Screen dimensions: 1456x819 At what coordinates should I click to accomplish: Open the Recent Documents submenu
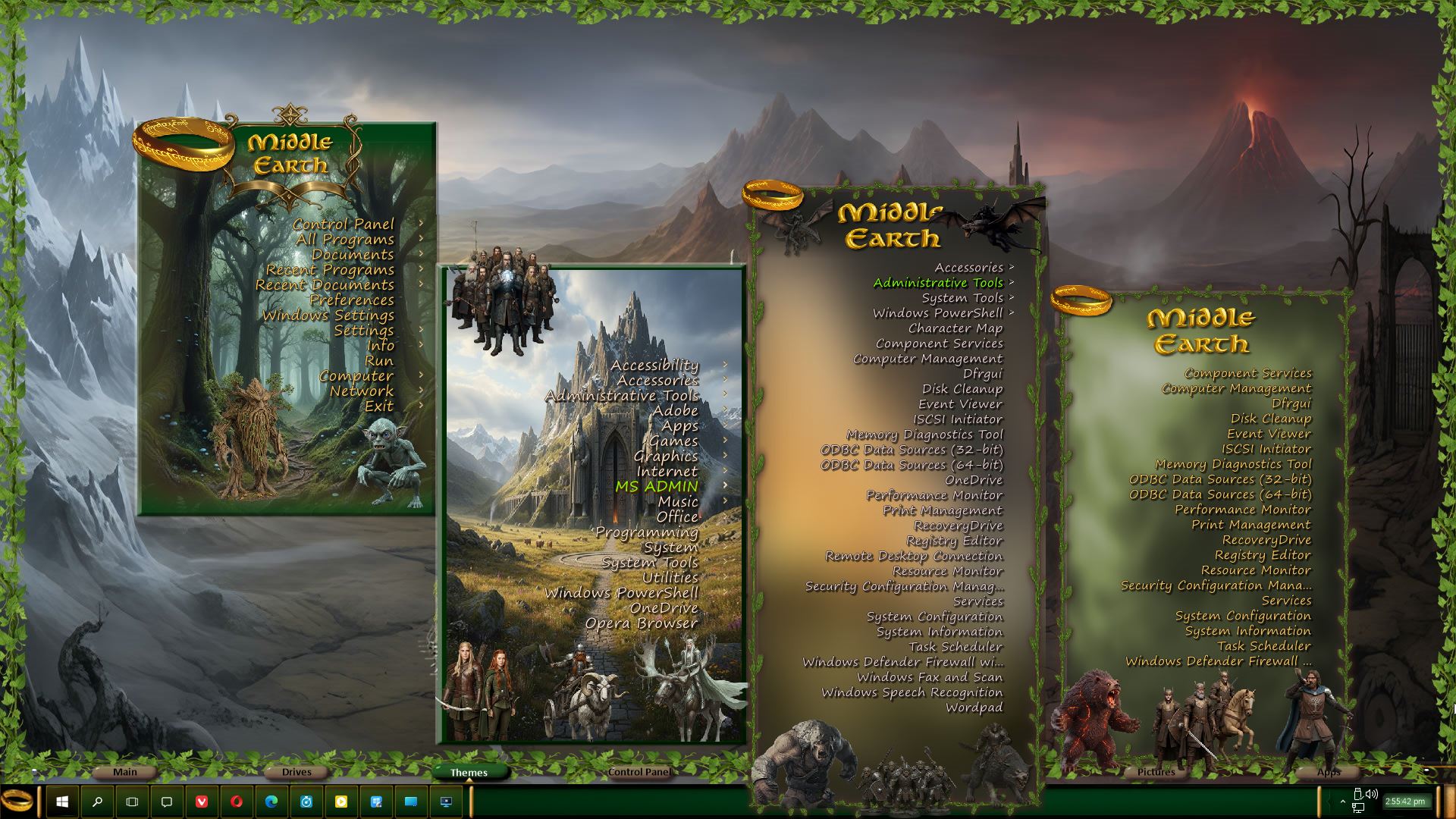click(325, 285)
